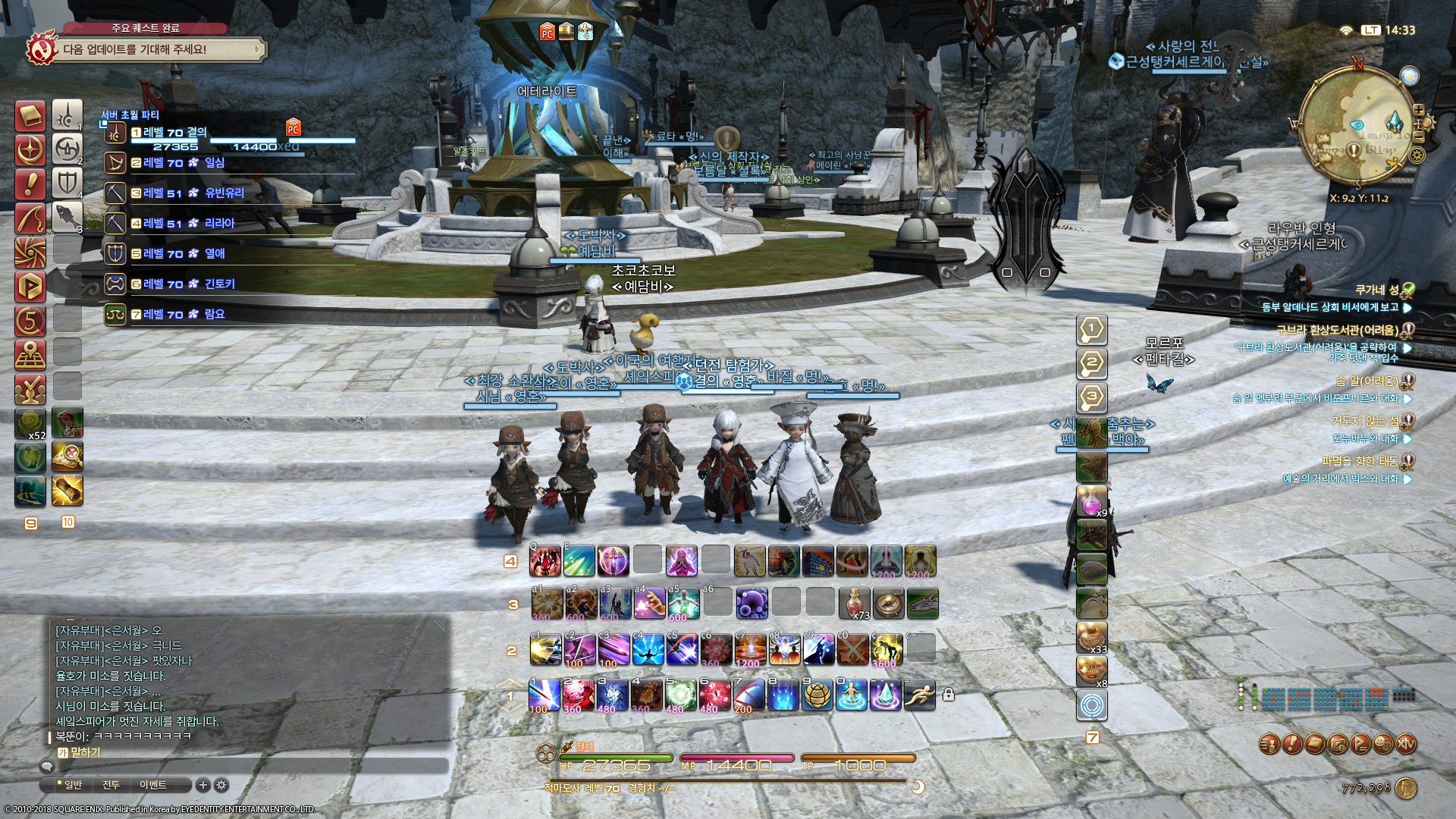Image resolution: width=1456 pixels, height=819 pixels.
Task: Click the gold compass hotbar icon
Action: tap(888, 604)
